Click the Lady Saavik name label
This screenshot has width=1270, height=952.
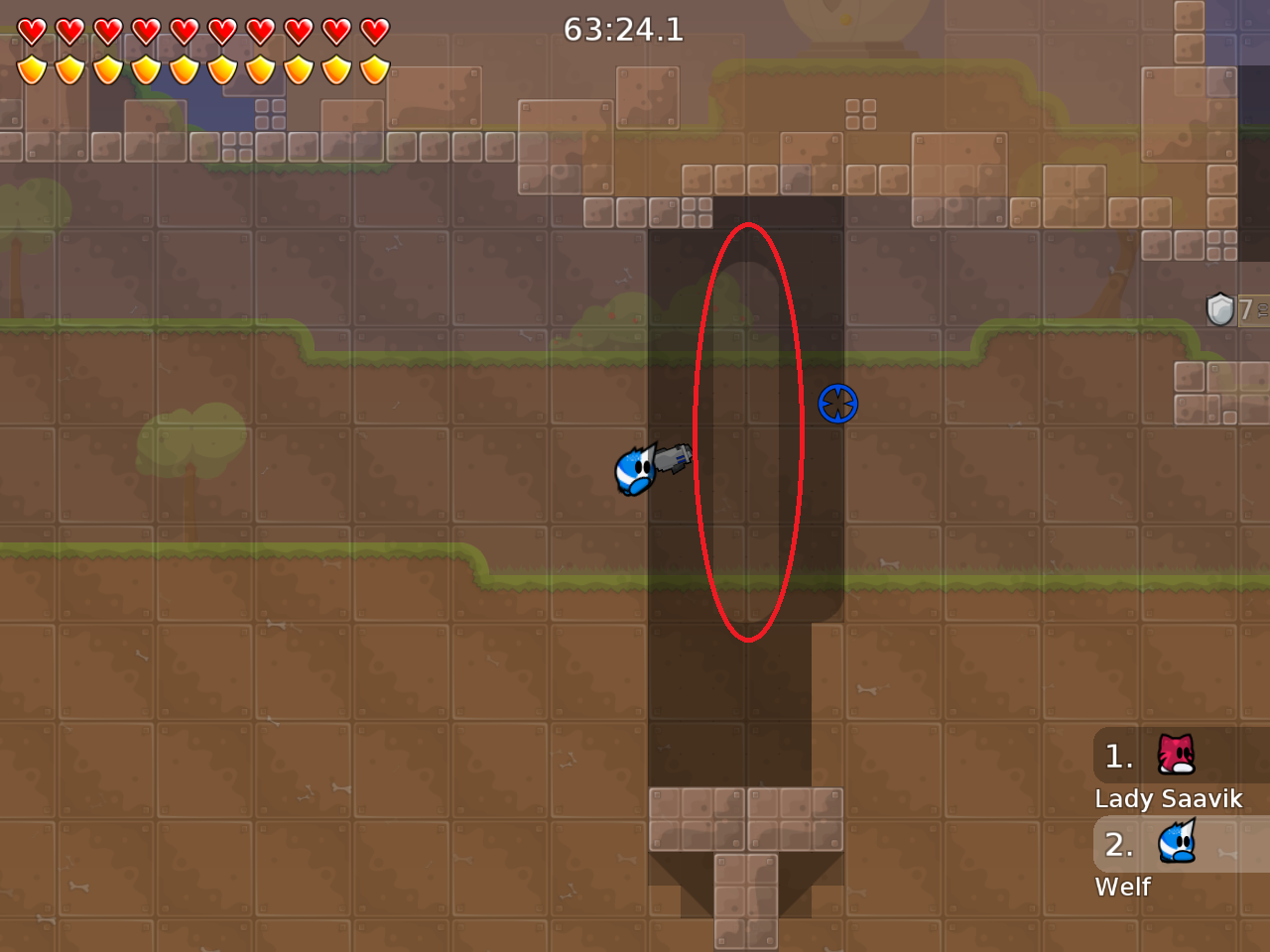click(1169, 798)
